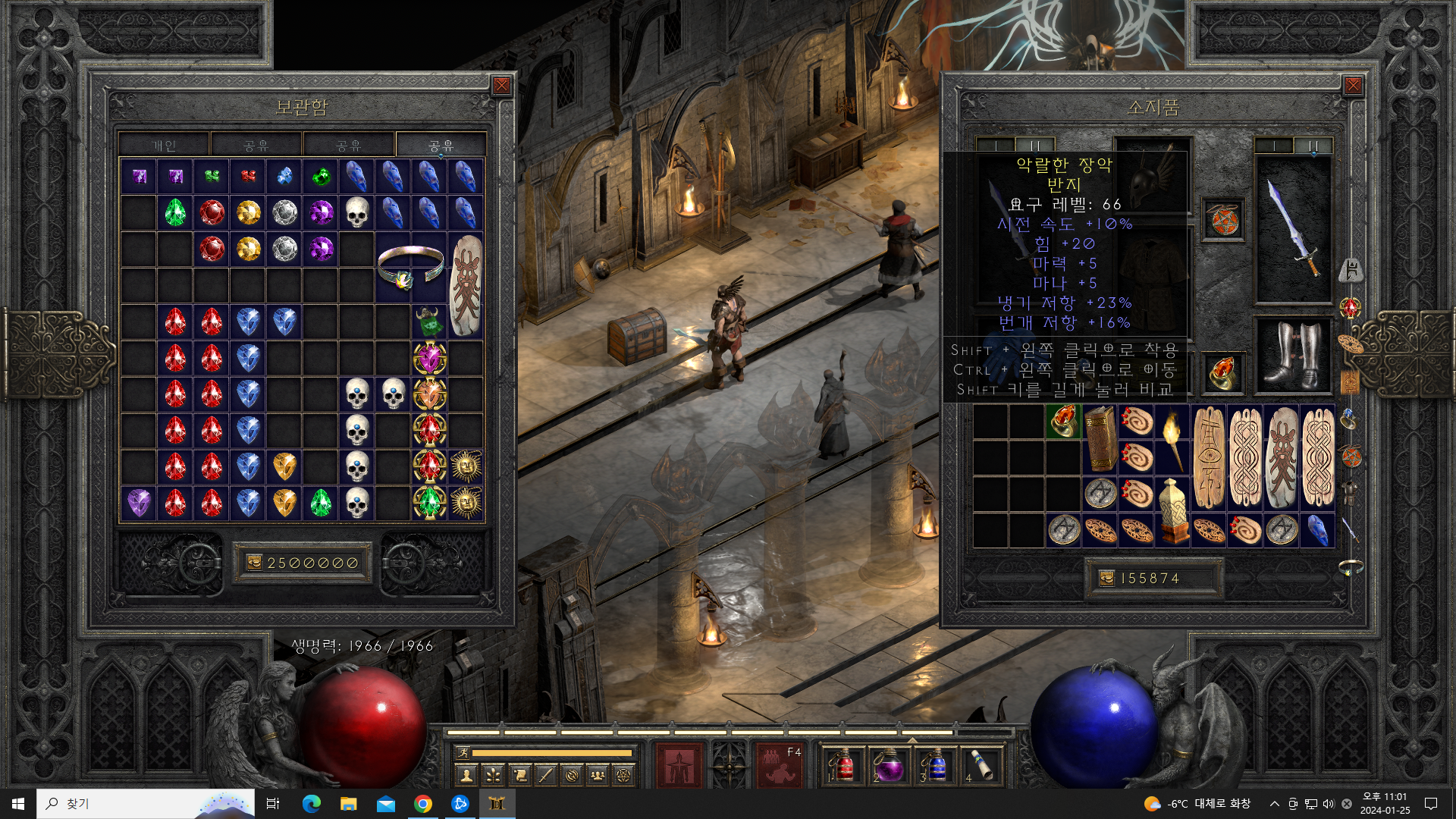Click the equipped amulet slot
Image resolution: width=1456 pixels, height=819 pixels.
[1223, 221]
